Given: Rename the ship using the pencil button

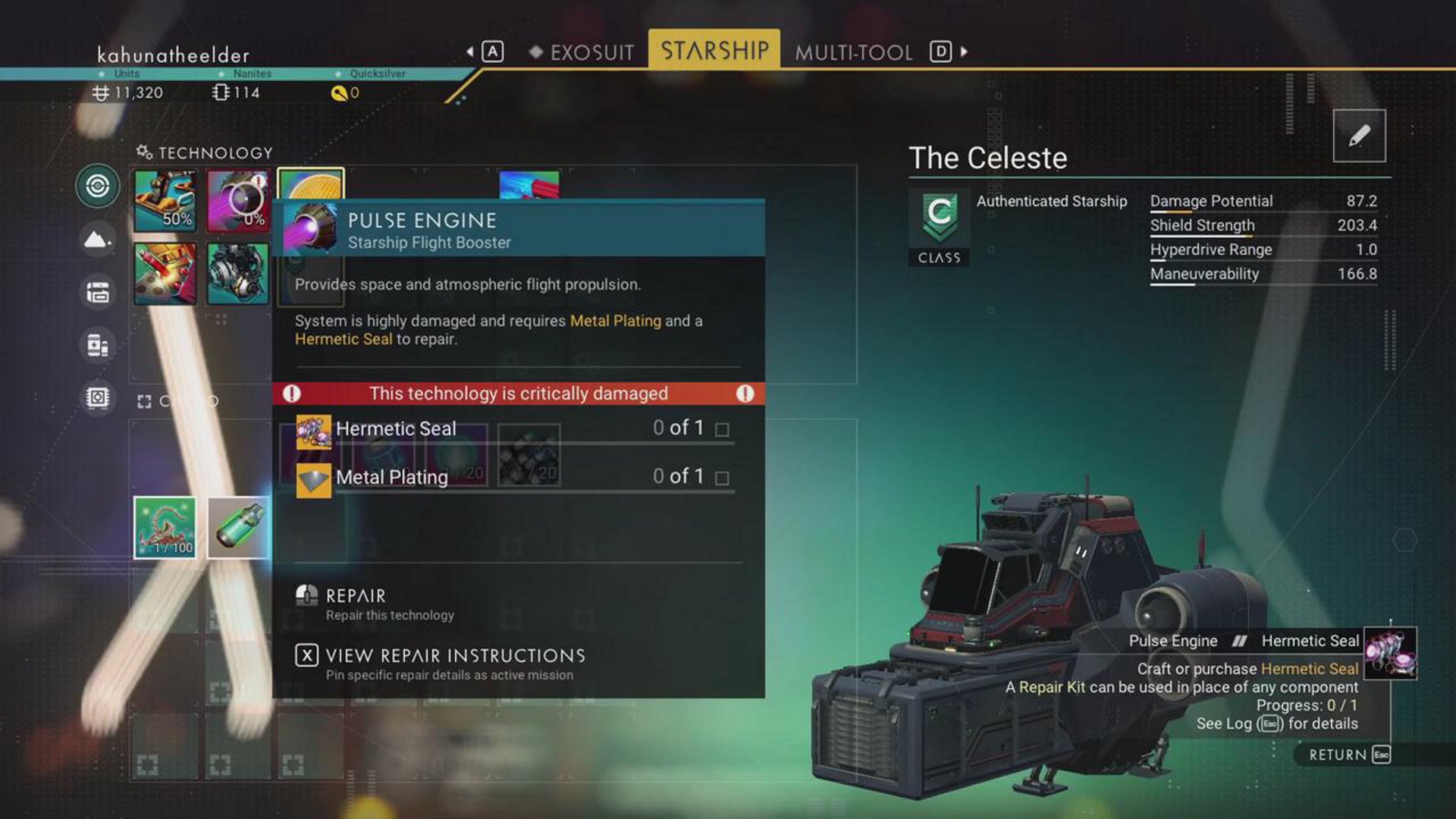Looking at the screenshot, I should click(x=1359, y=136).
